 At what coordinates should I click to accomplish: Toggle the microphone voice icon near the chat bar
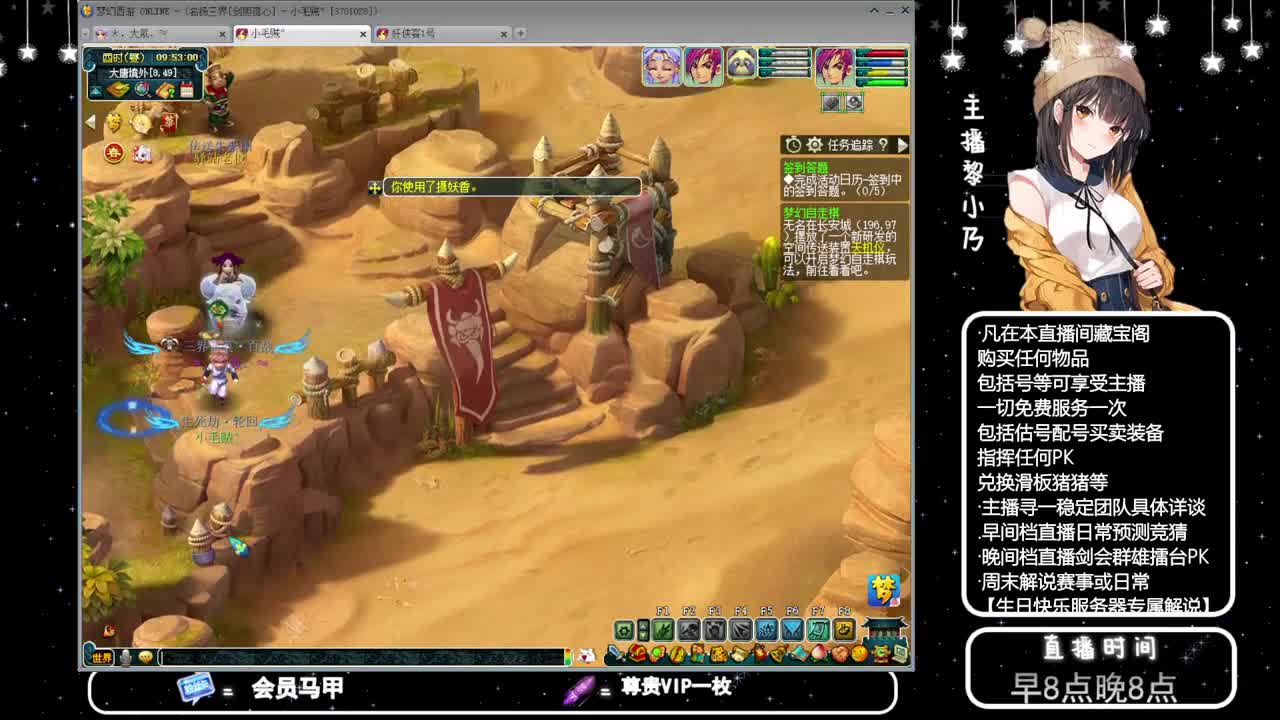point(124,656)
